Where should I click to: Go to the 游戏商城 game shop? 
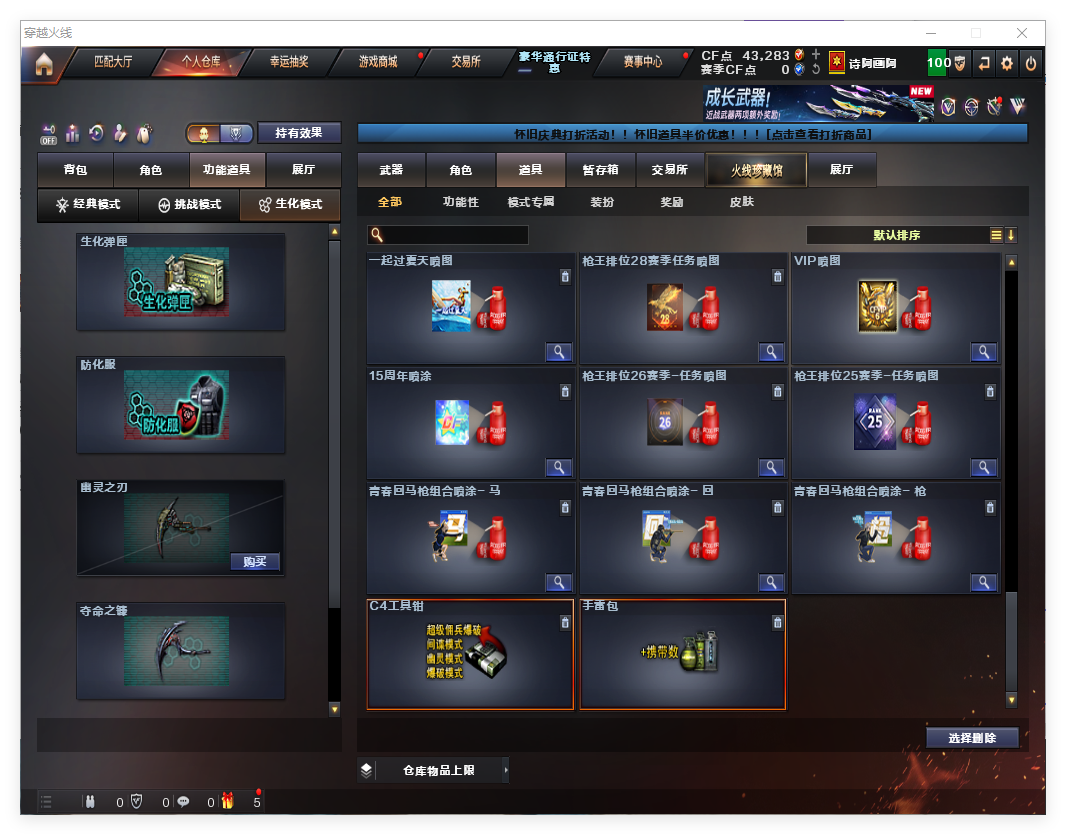378,62
